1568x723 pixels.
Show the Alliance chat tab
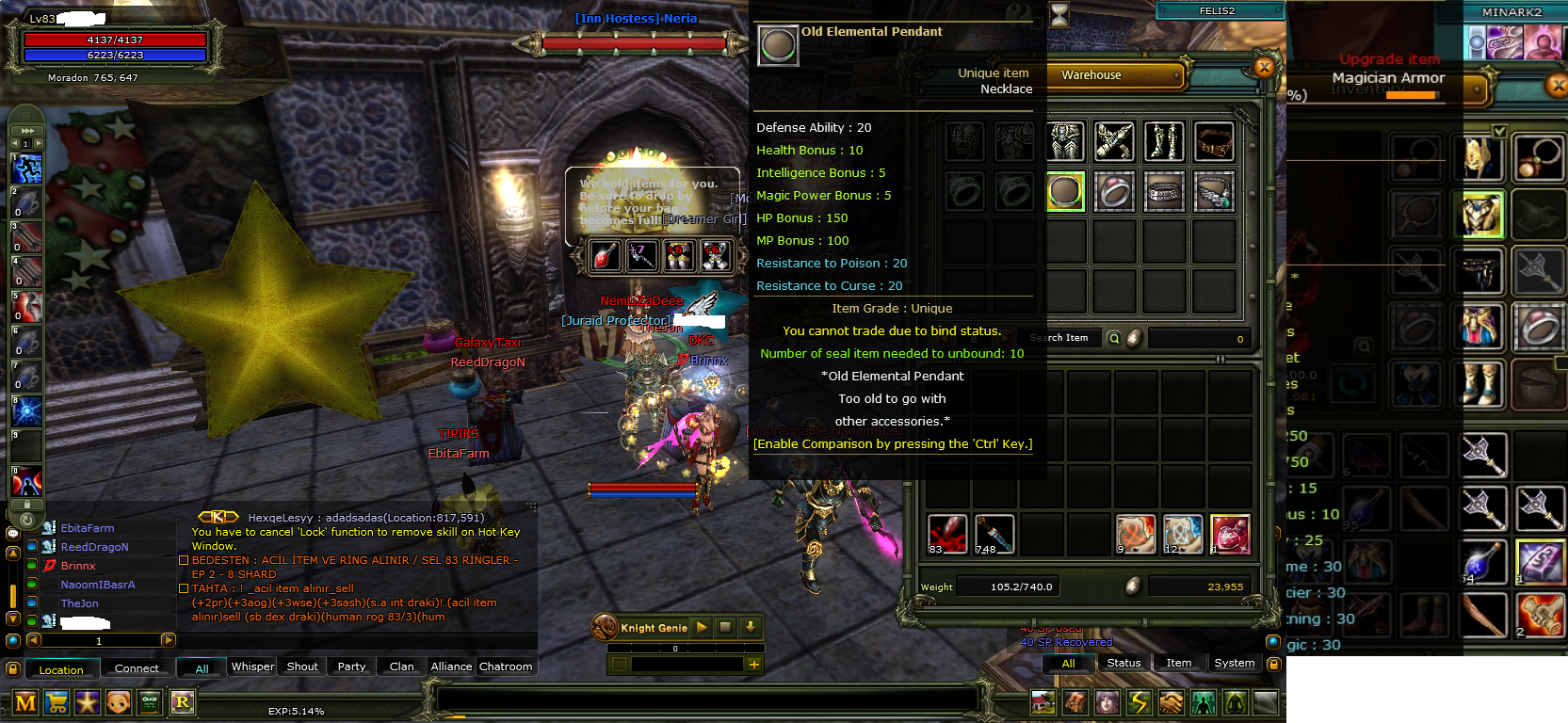click(x=451, y=667)
